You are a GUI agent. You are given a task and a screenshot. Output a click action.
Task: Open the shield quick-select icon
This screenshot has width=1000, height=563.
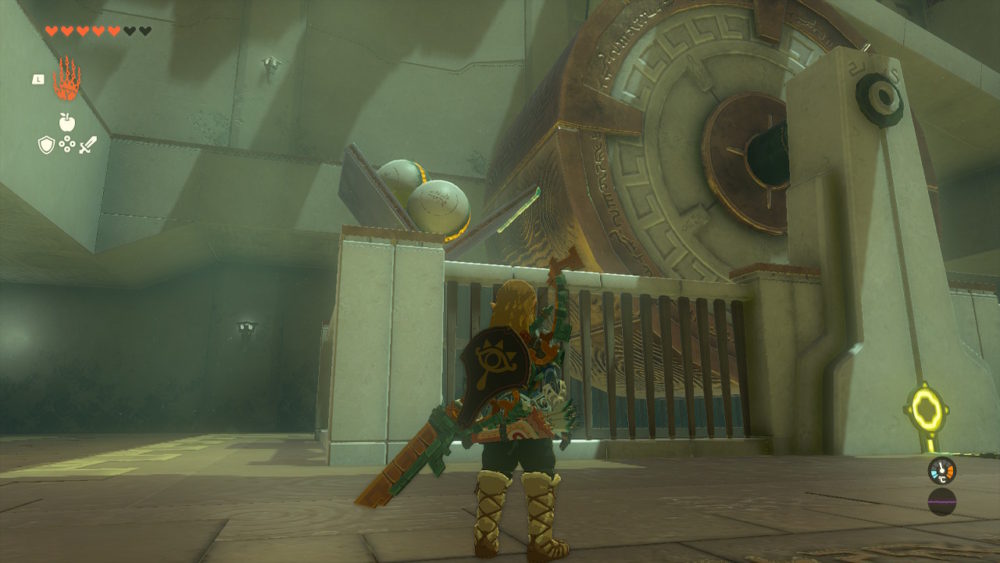(x=46, y=145)
